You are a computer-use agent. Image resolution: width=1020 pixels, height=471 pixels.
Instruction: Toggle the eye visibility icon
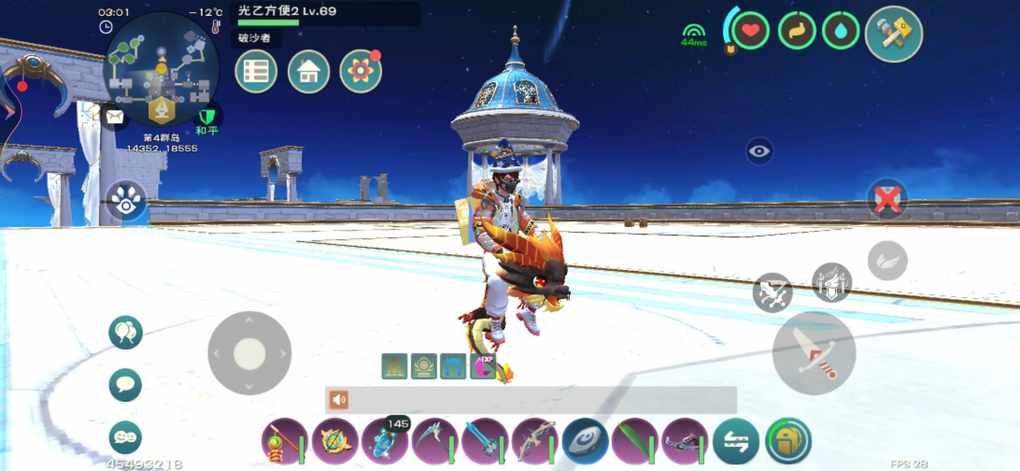pos(760,151)
